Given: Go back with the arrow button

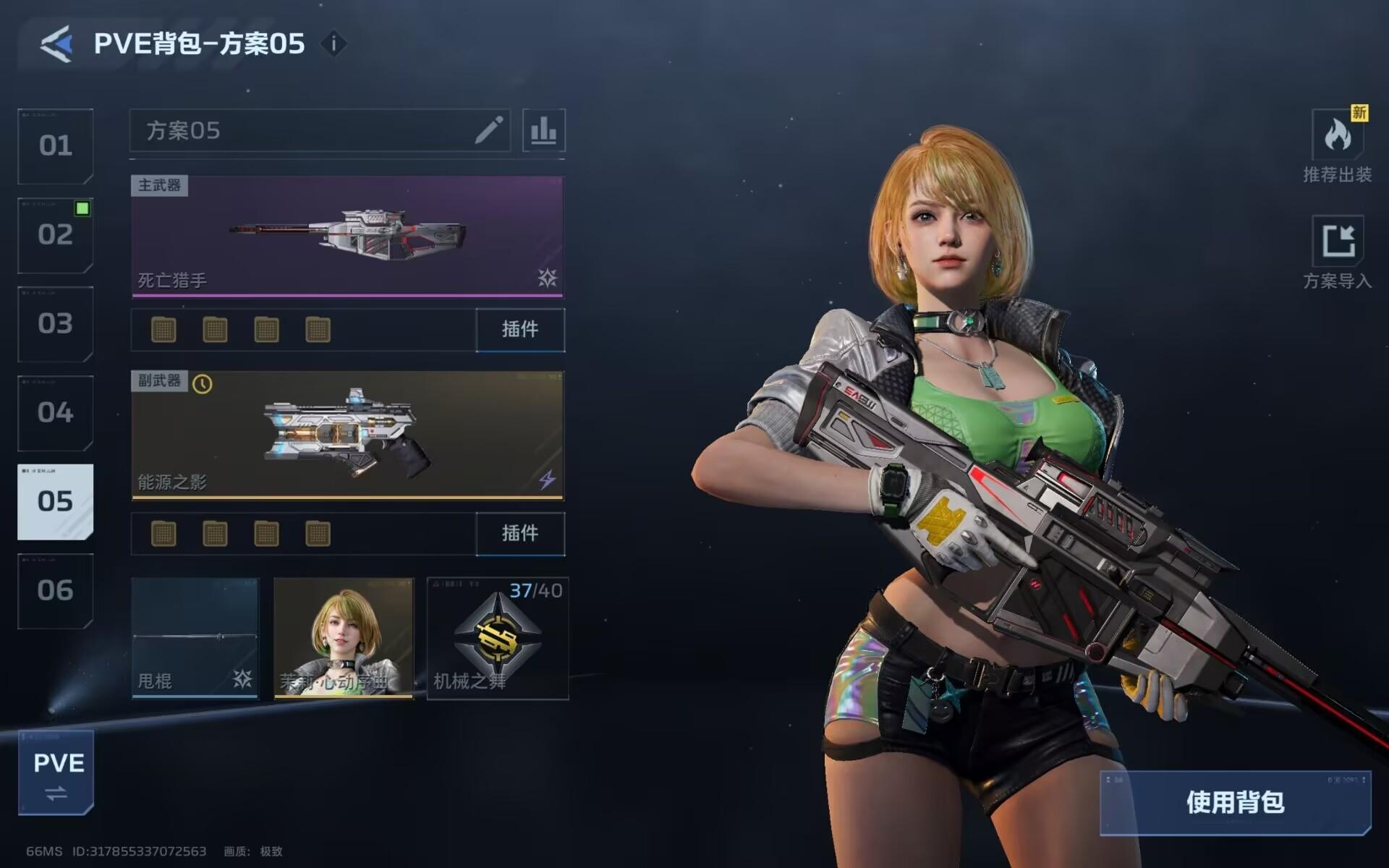Looking at the screenshot, I should (x=56, y=44).
